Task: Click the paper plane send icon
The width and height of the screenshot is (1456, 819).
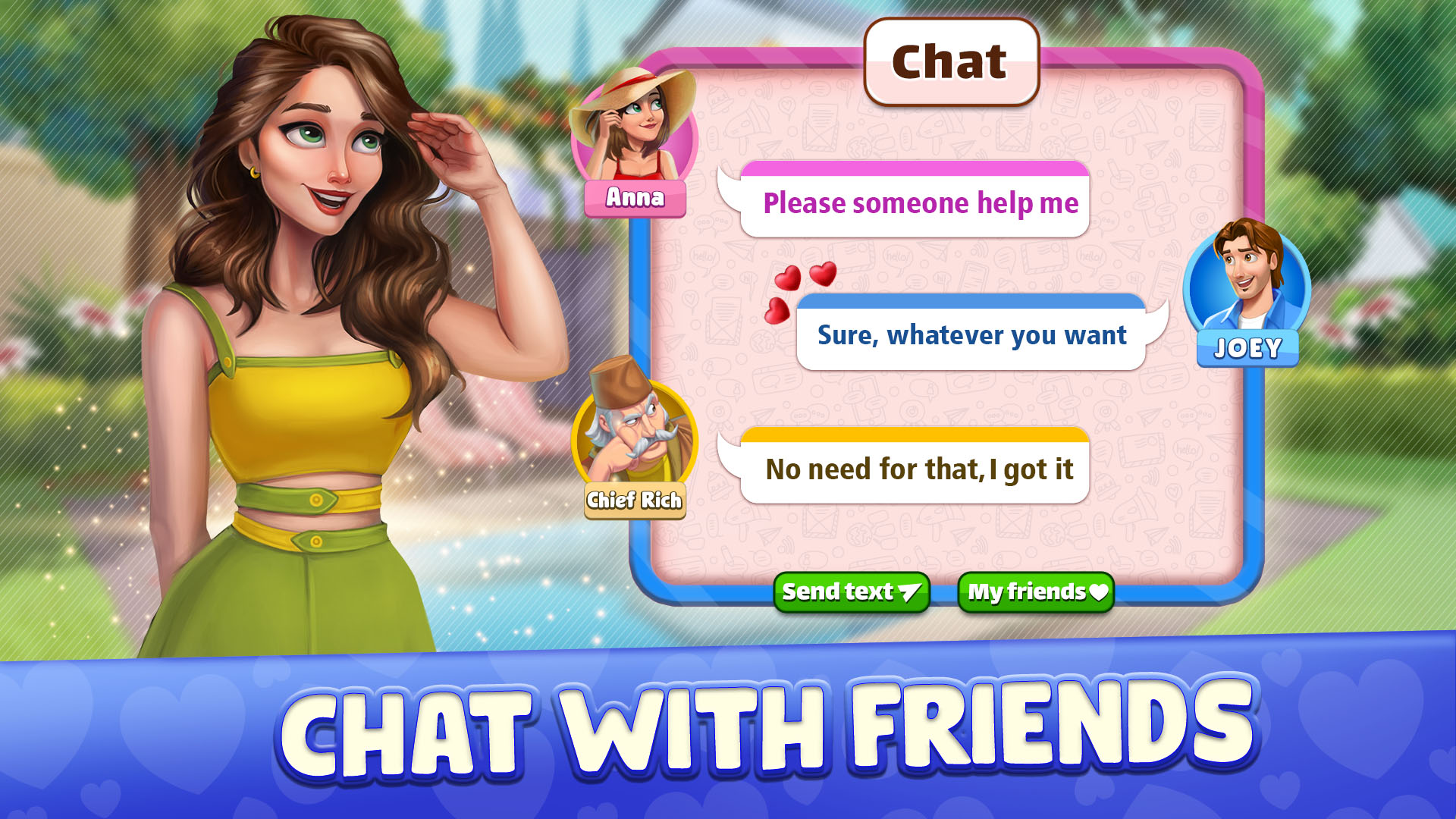Action: (908, 591)
